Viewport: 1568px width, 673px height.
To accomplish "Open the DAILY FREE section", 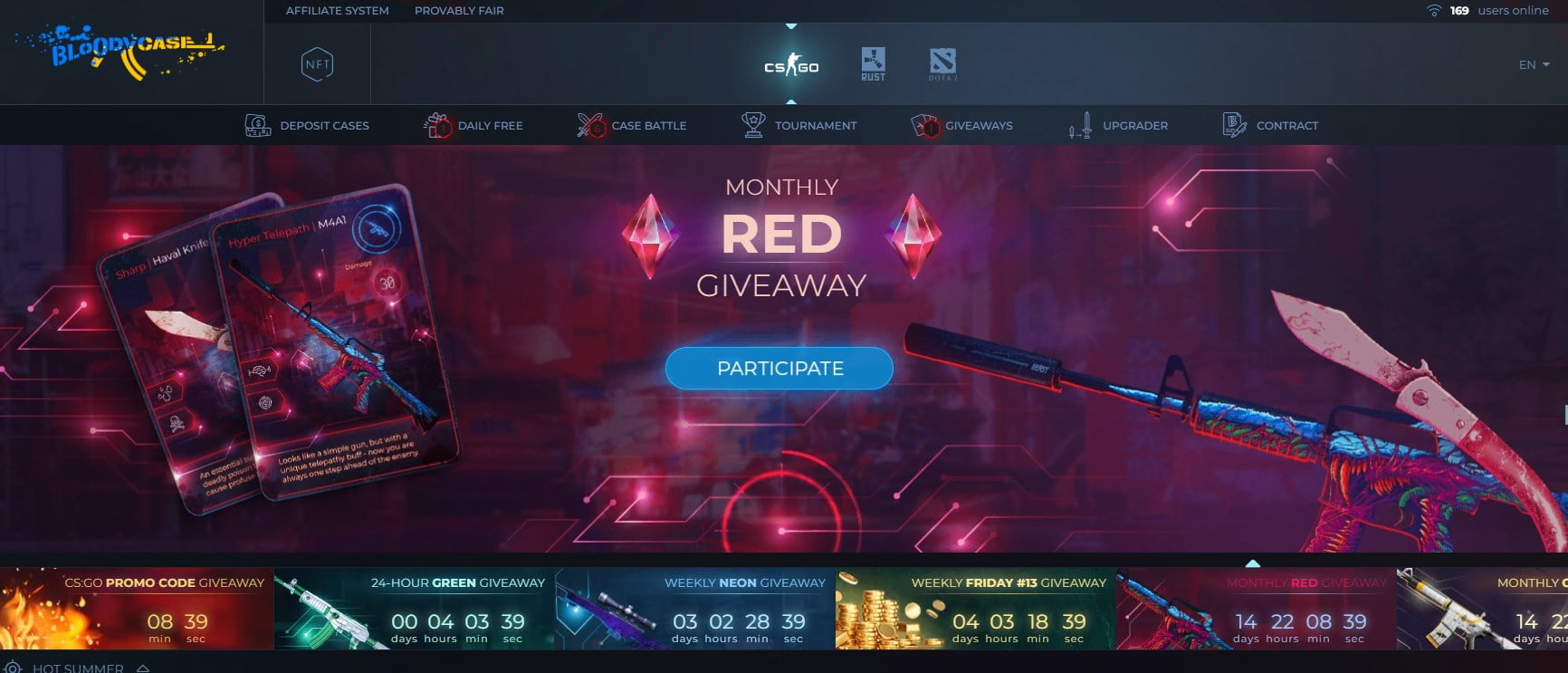I will (491, 125).
